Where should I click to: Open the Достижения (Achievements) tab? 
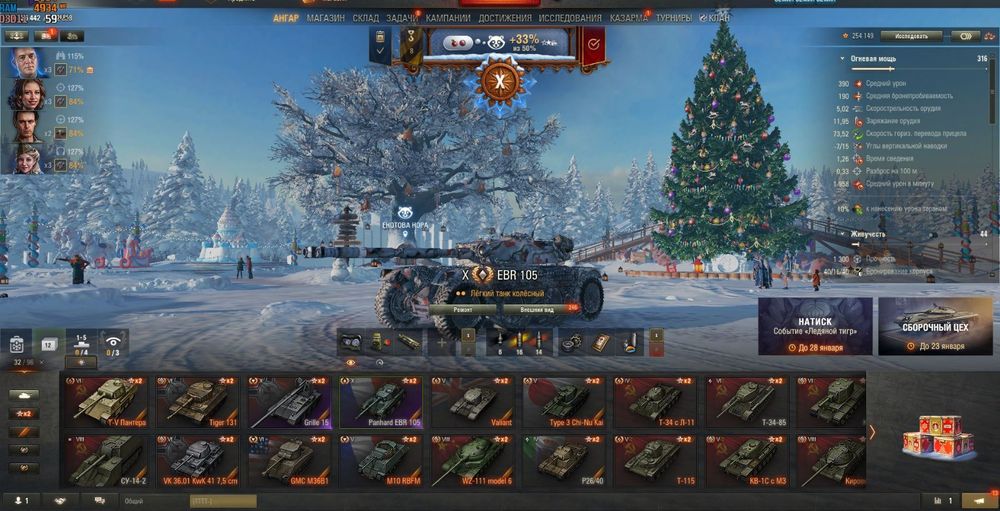(x=504, y=18)
